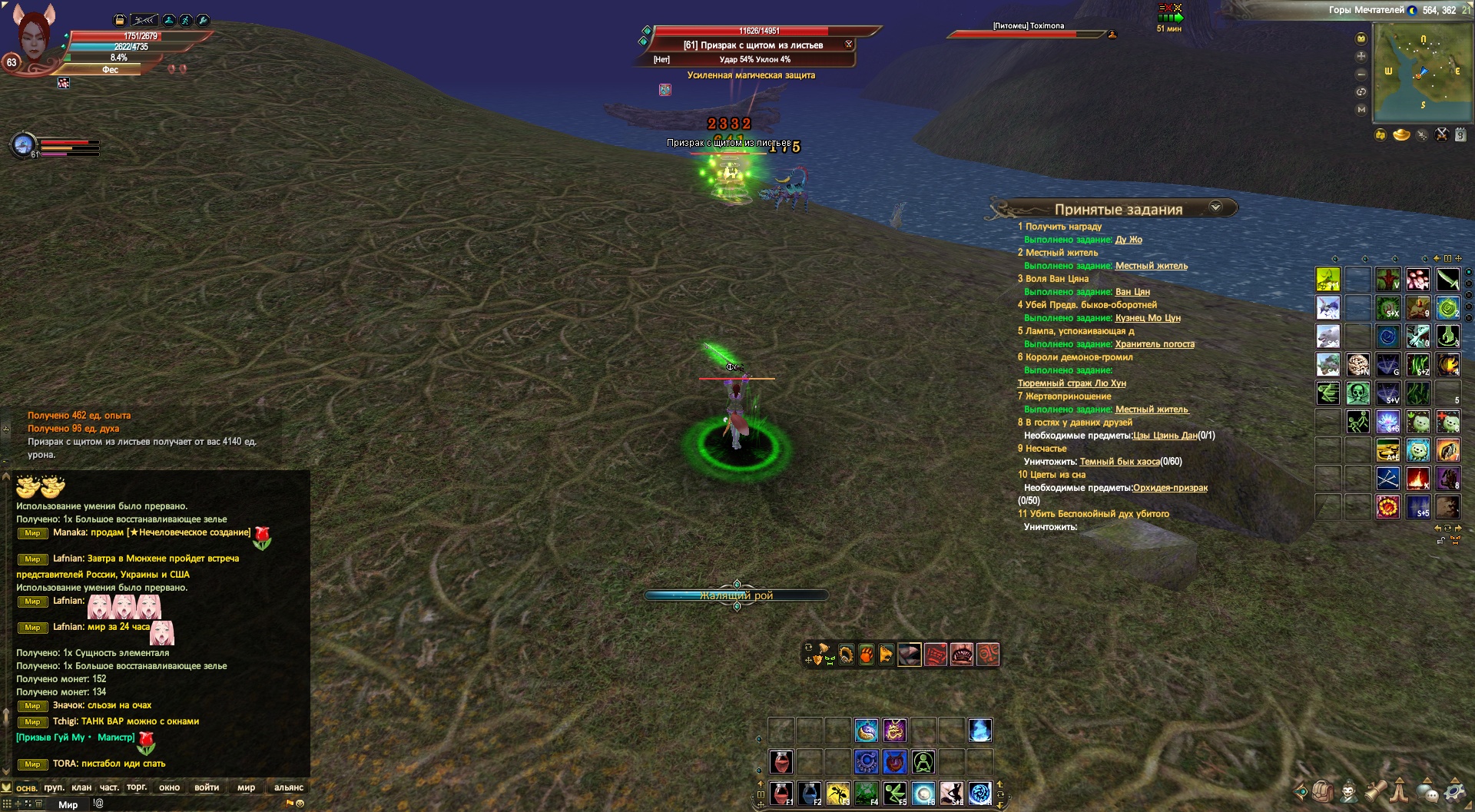Open the backpack inventory icon

point(1322,790)
